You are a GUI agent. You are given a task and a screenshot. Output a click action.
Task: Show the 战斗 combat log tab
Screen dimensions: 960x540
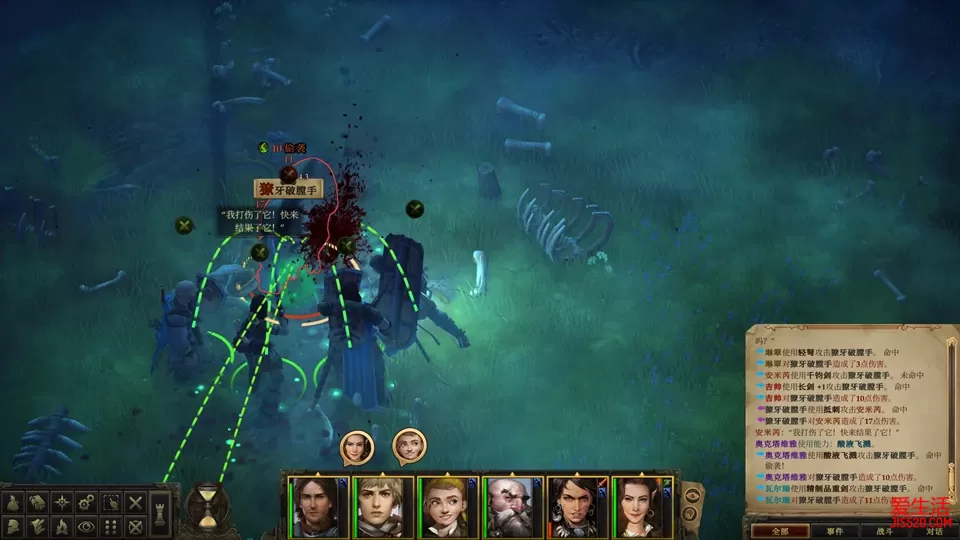[884, 531]
